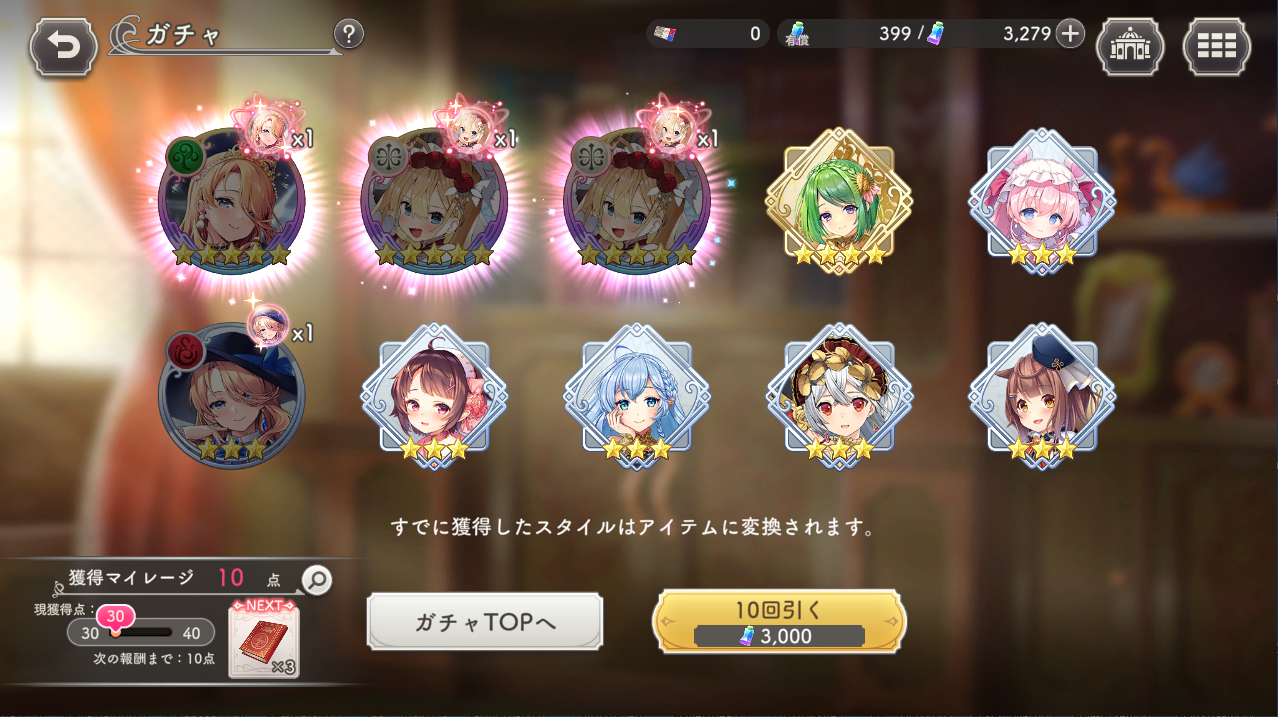Add more gems with the plus button
The height and width of the screenshot is (717, 1278).
[1070, 34]
